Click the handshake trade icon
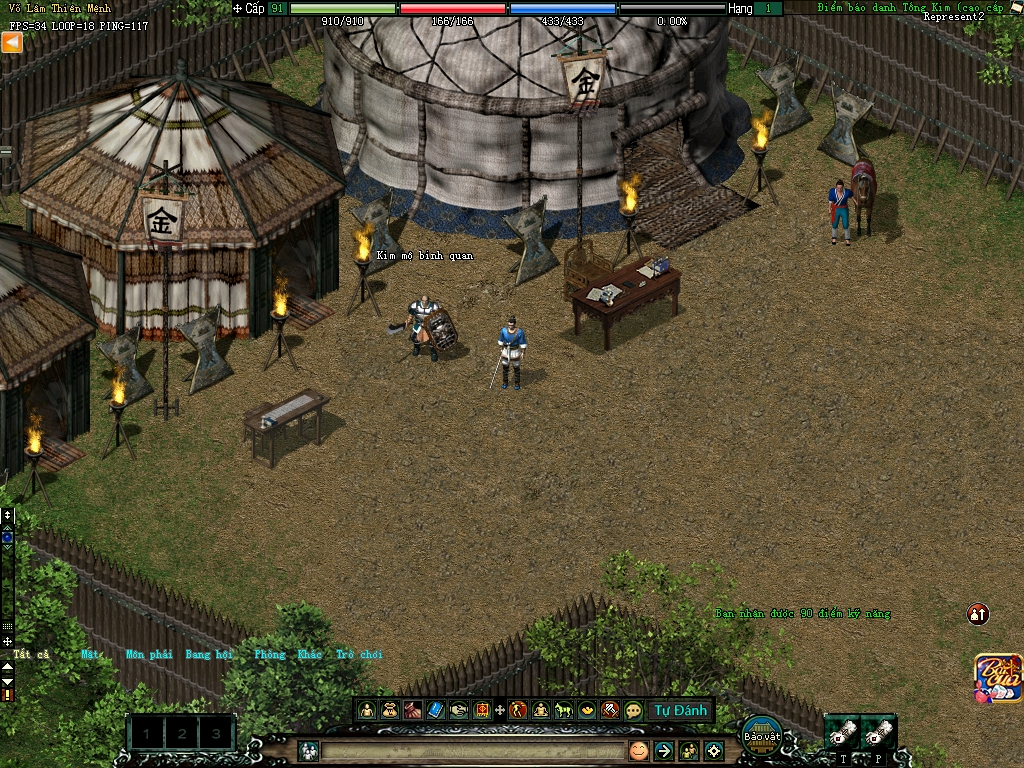The height and width of the screenshot is (768, 1024). [x=459, y=710]
